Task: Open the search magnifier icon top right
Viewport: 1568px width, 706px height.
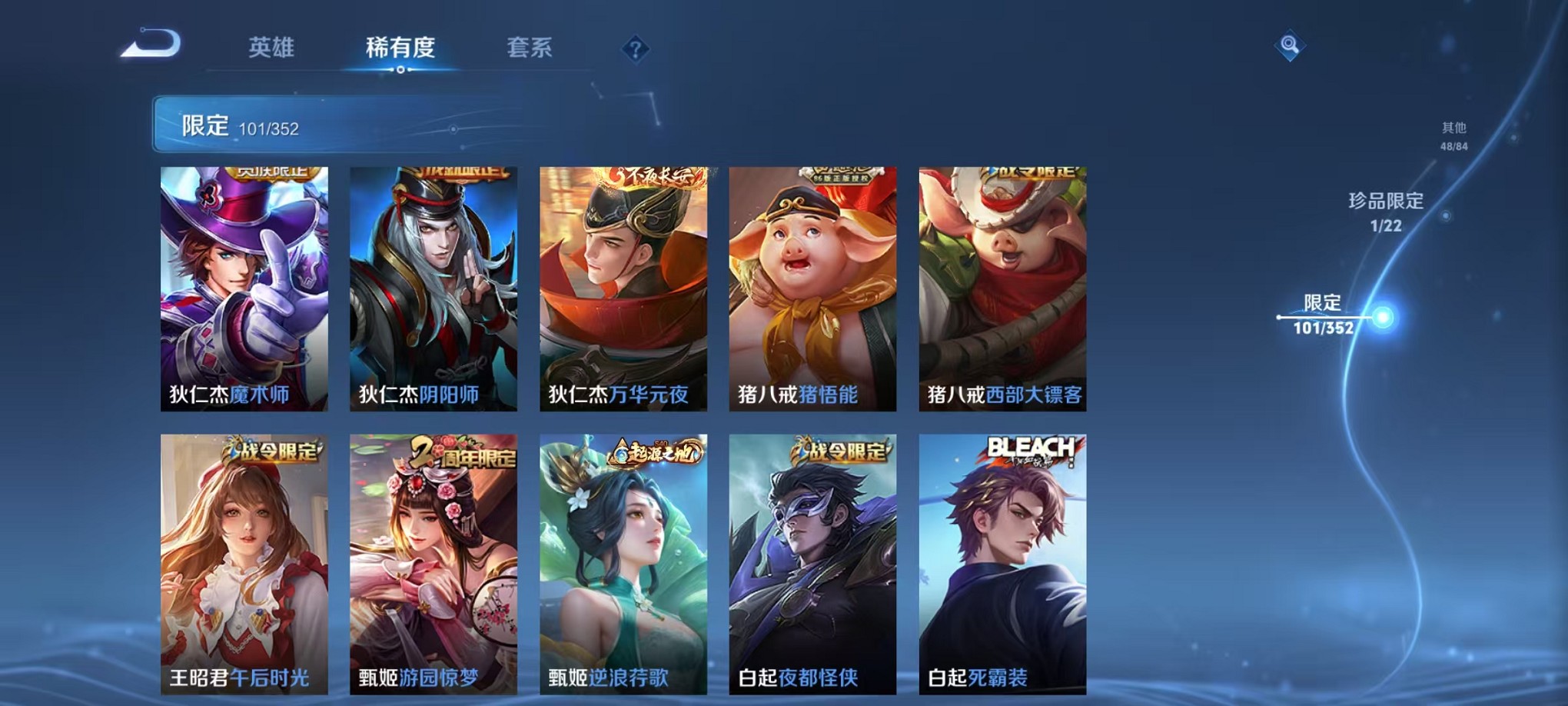Action: click(1291, 45)
